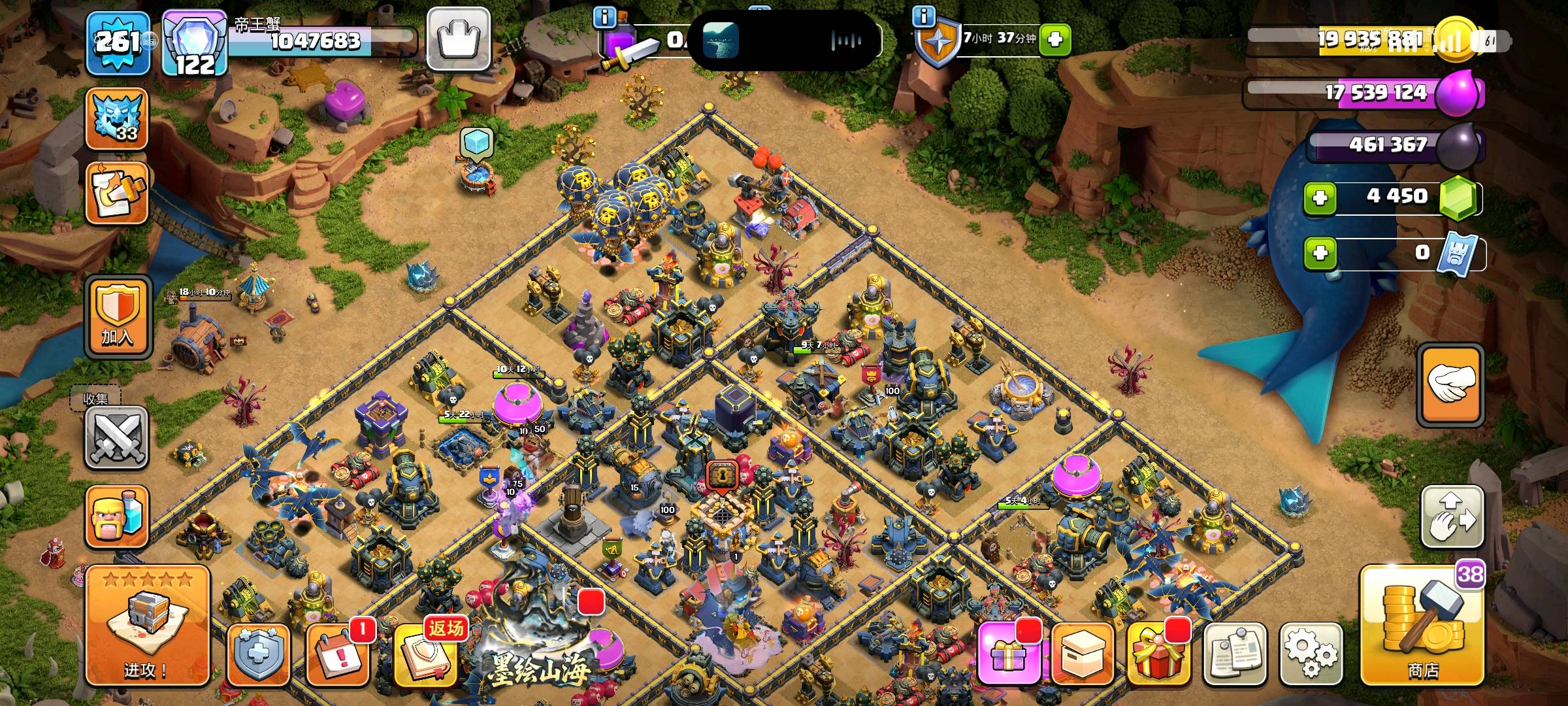Image resolution: width=1568 pixels, height=706 pixels.
Task: Open the news papers button
Action: coord(1235,654)
